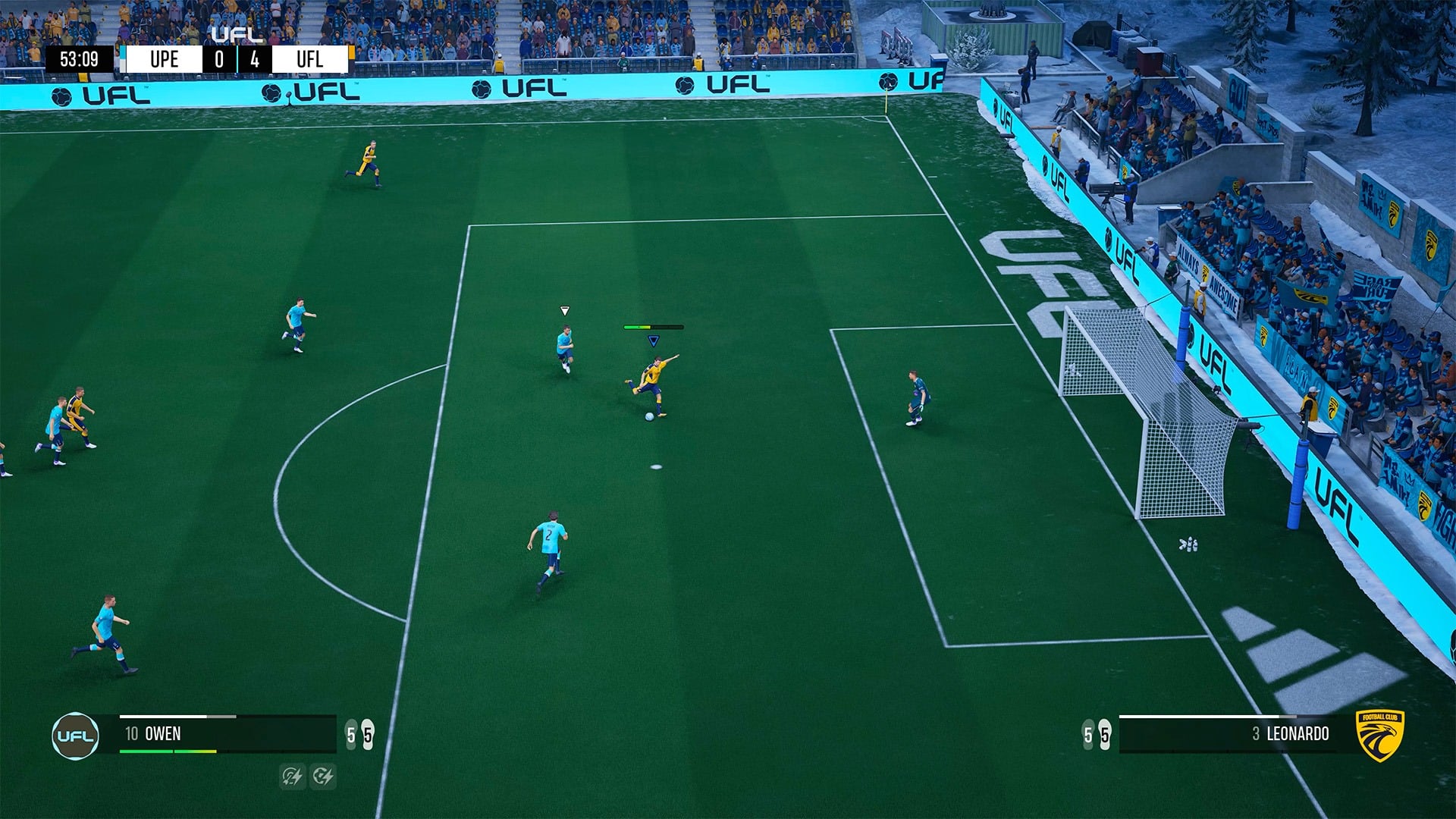Click the 10 Owen player panel
Image resolution: width=1456 pixels, height=819 pixels.
(x=227, y=734)
